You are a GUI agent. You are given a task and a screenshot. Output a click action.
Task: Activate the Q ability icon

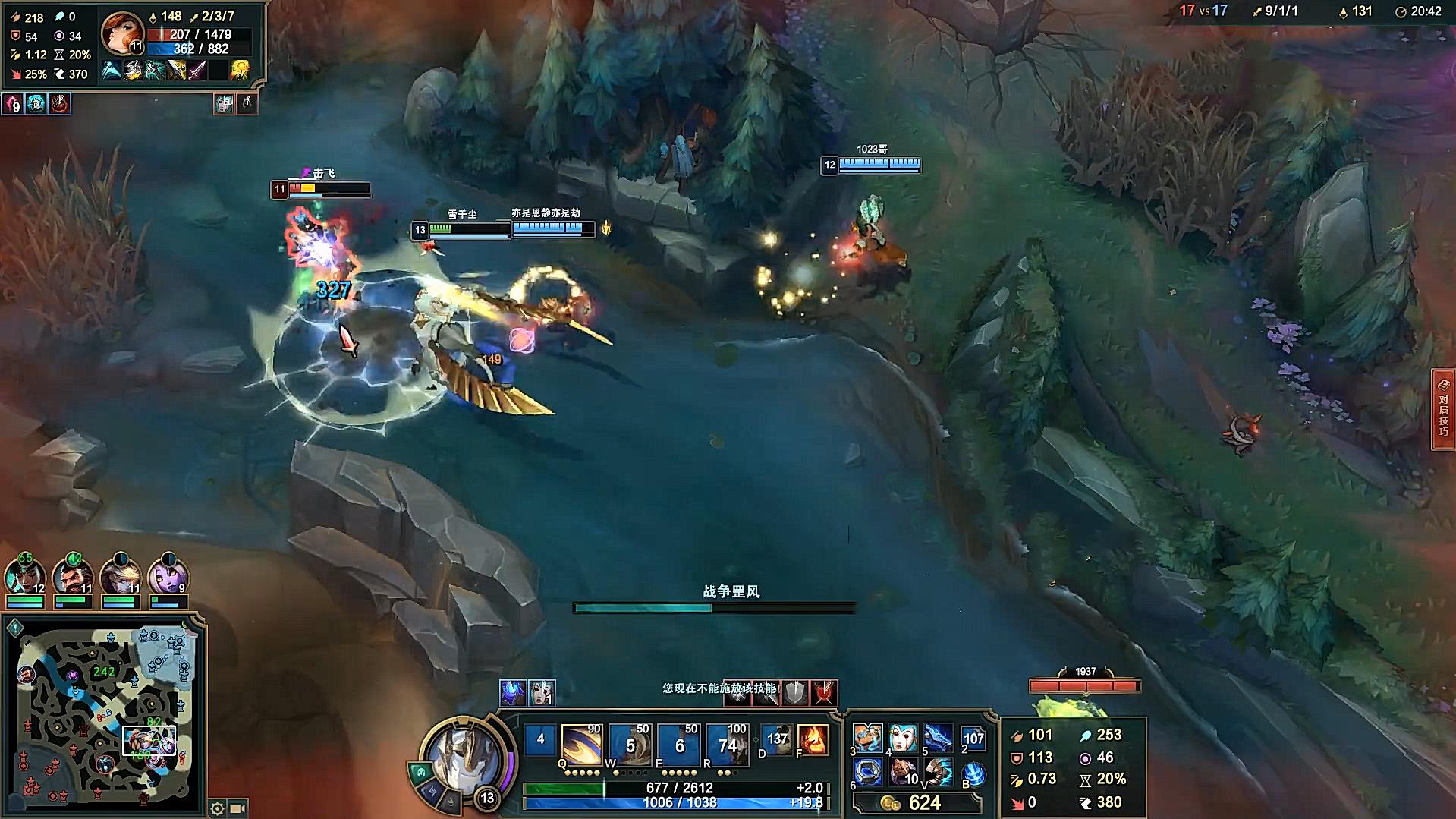click(x=581, y=744)
